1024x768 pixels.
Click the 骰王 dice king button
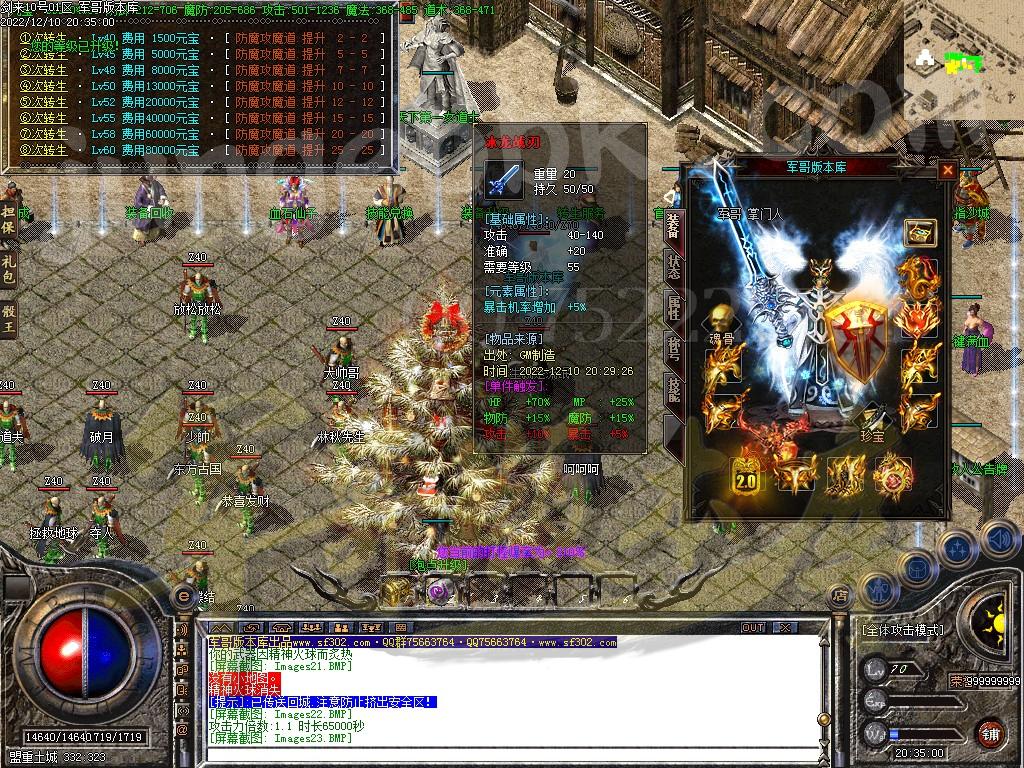(9, 319)
